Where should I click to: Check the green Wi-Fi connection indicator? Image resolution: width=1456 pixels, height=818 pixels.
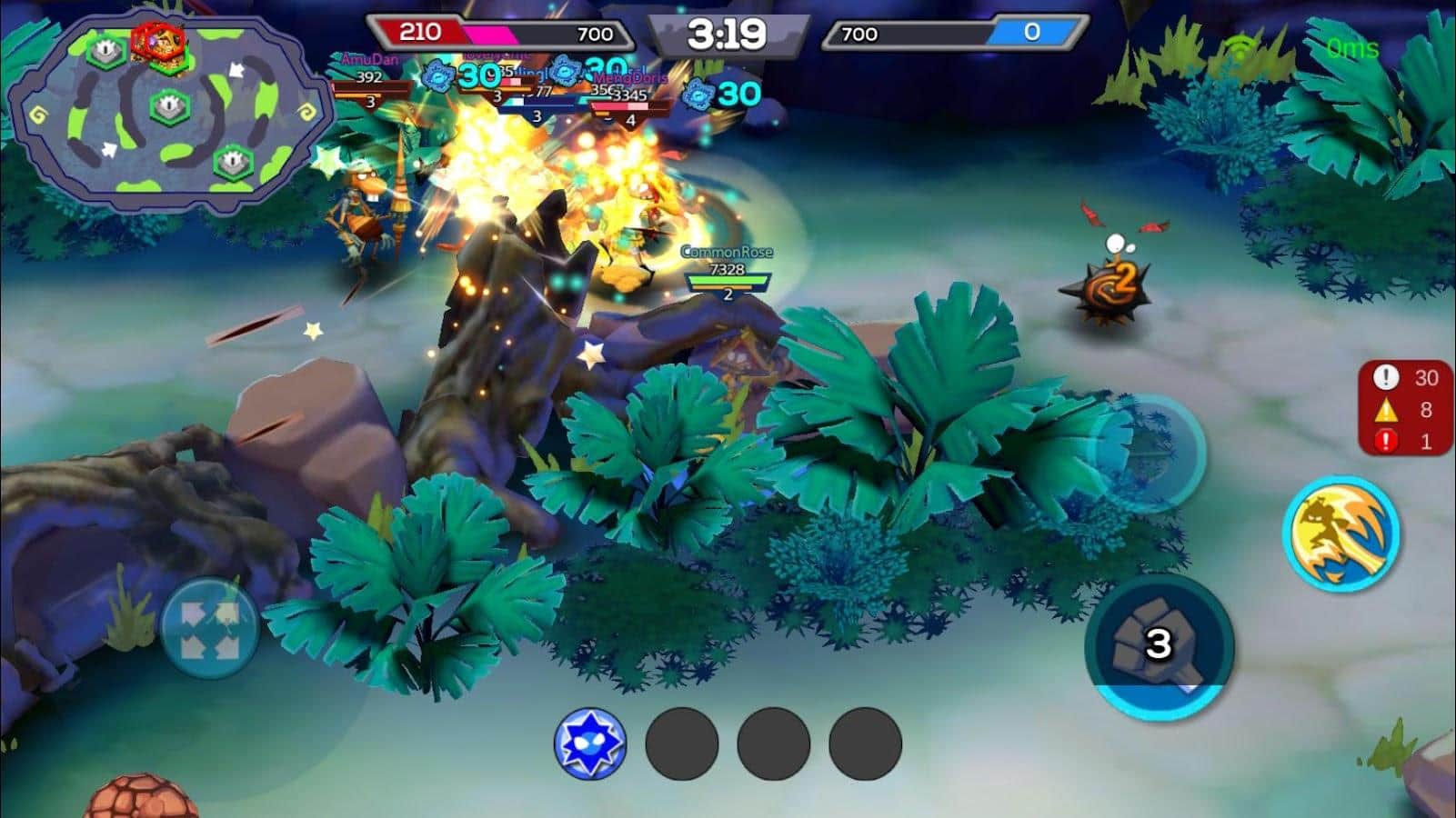coord(1240,46)
